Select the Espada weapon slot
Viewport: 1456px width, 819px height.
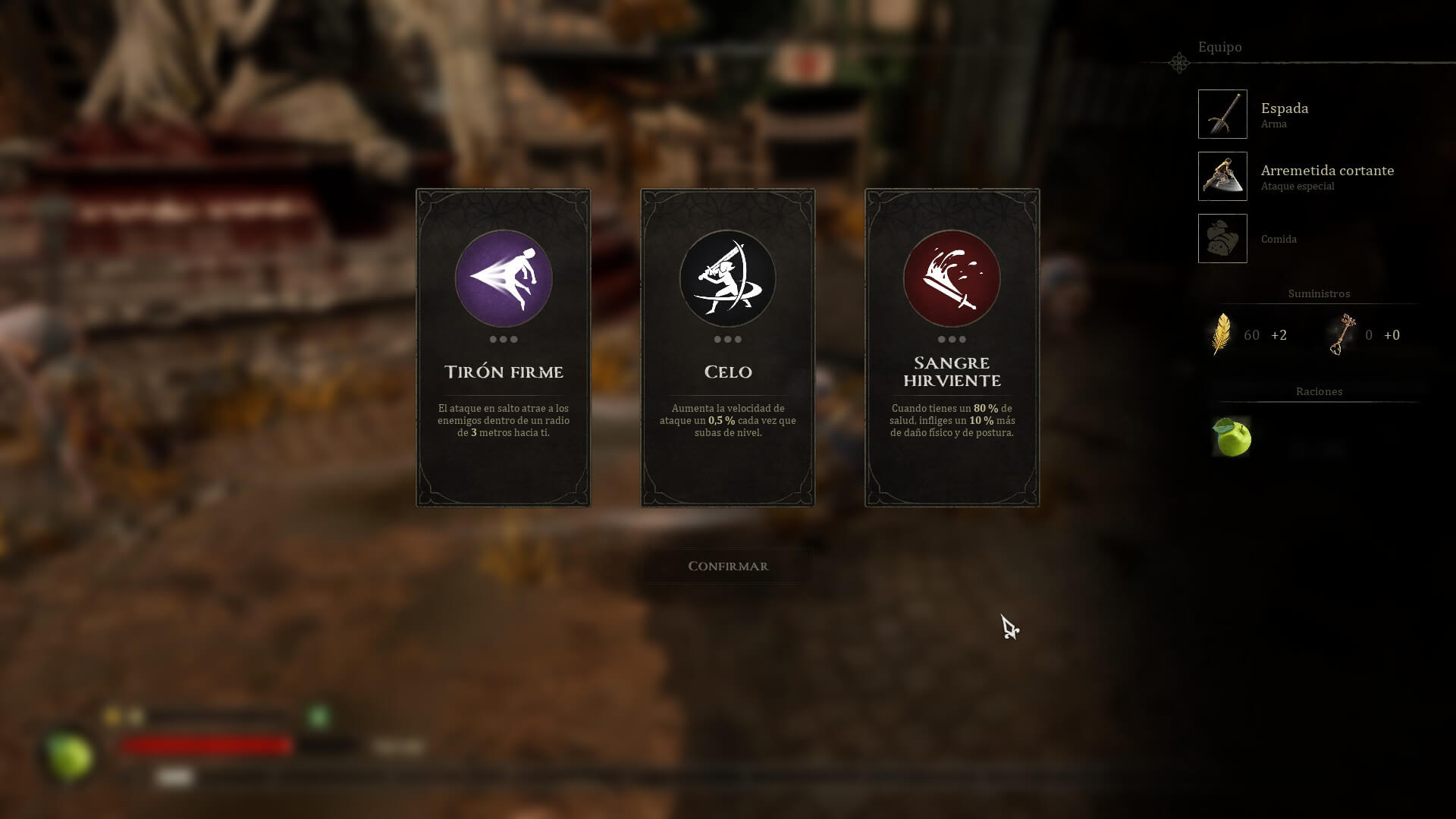(x=1222, y=115)
